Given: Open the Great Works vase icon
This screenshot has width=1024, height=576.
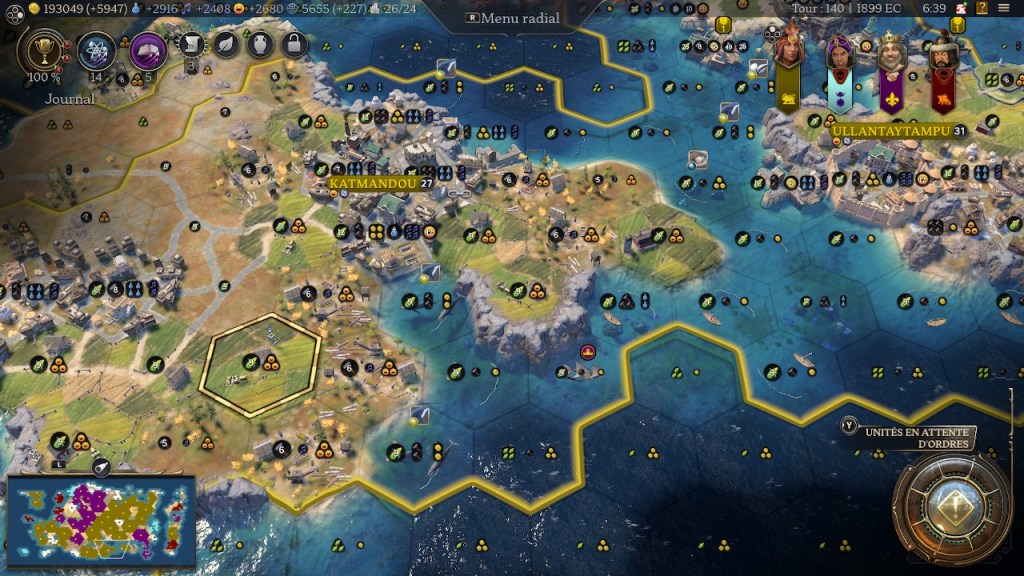Looking at the screenshot, I should (x=259, y=43).
